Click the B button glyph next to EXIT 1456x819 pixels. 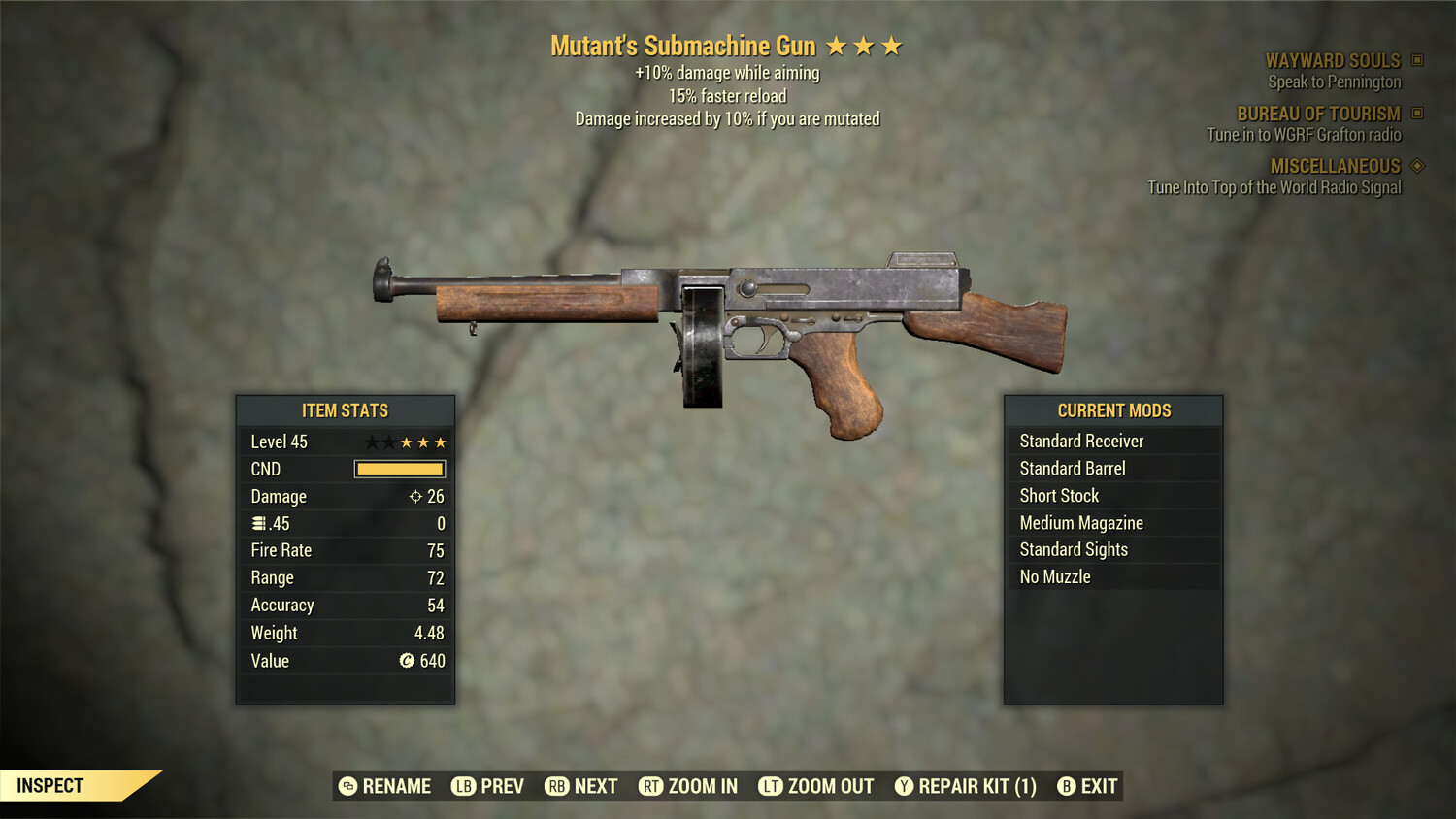click(x=1066, y=786)
